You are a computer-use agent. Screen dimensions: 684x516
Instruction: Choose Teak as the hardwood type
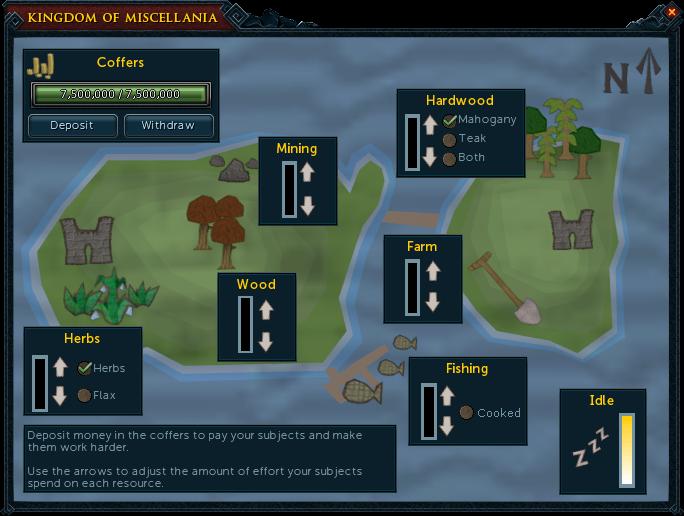450,139
